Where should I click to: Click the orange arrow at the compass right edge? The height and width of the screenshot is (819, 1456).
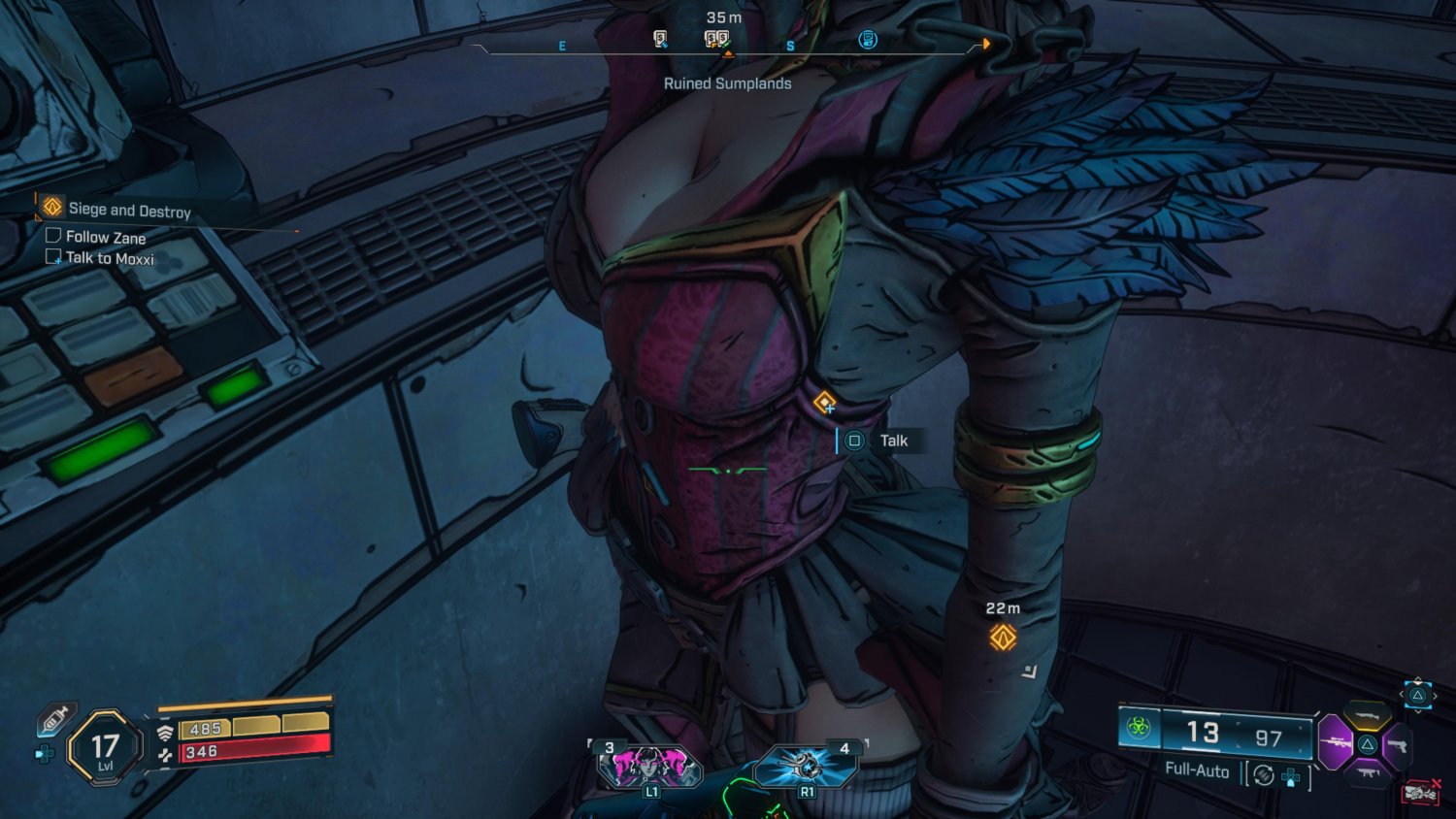(986, 43)
